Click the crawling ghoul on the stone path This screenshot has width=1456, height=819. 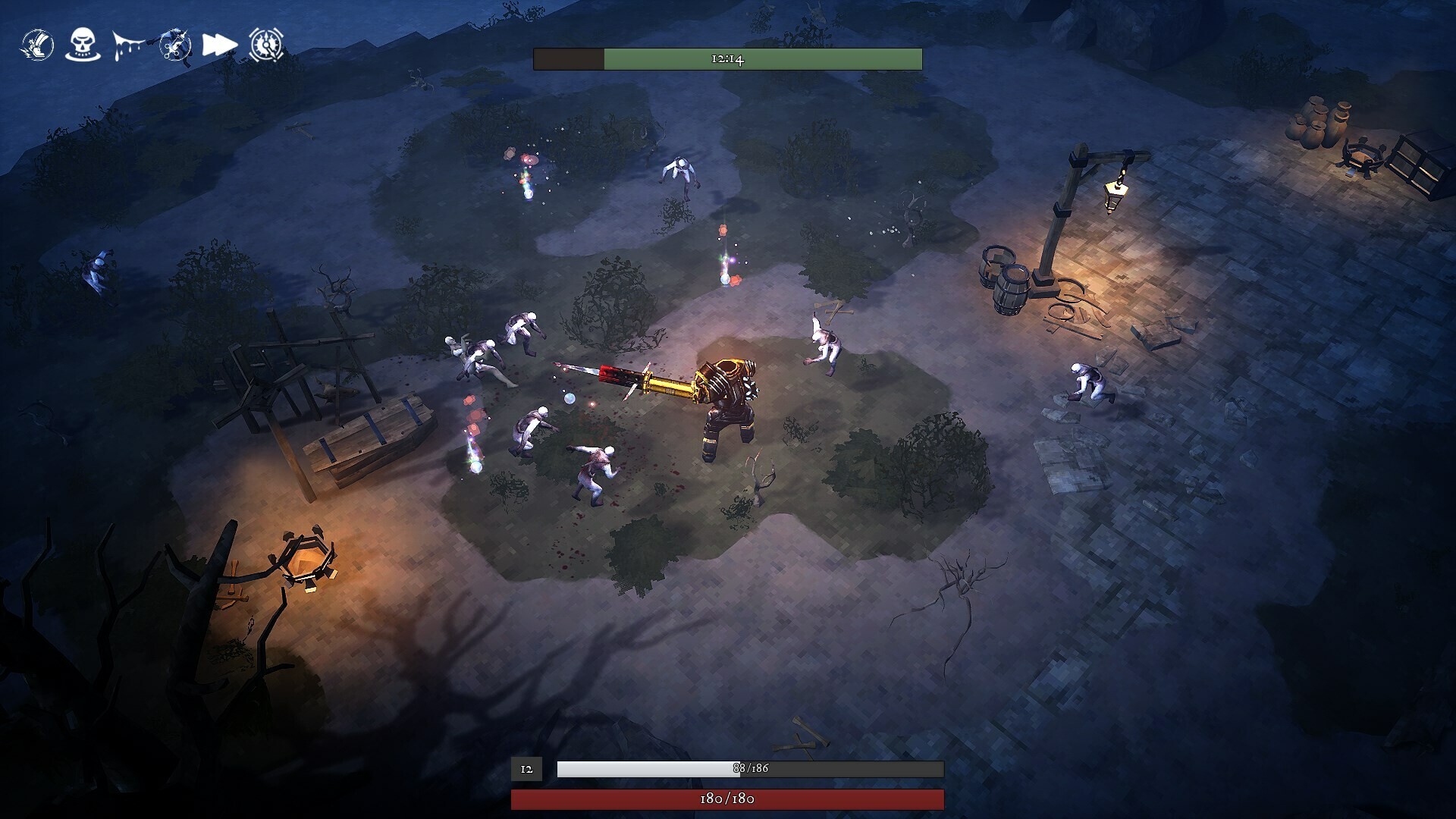tap(1088, 383)
